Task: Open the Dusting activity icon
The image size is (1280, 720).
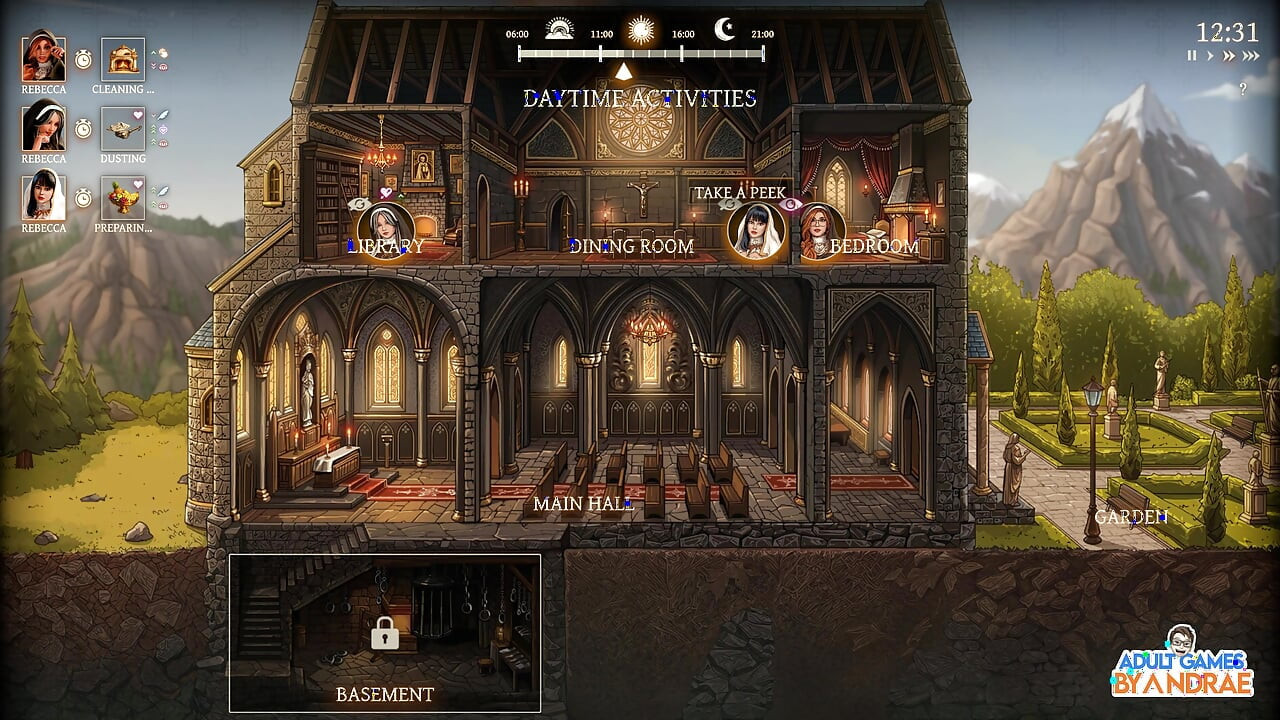Action: click(122, 131)
